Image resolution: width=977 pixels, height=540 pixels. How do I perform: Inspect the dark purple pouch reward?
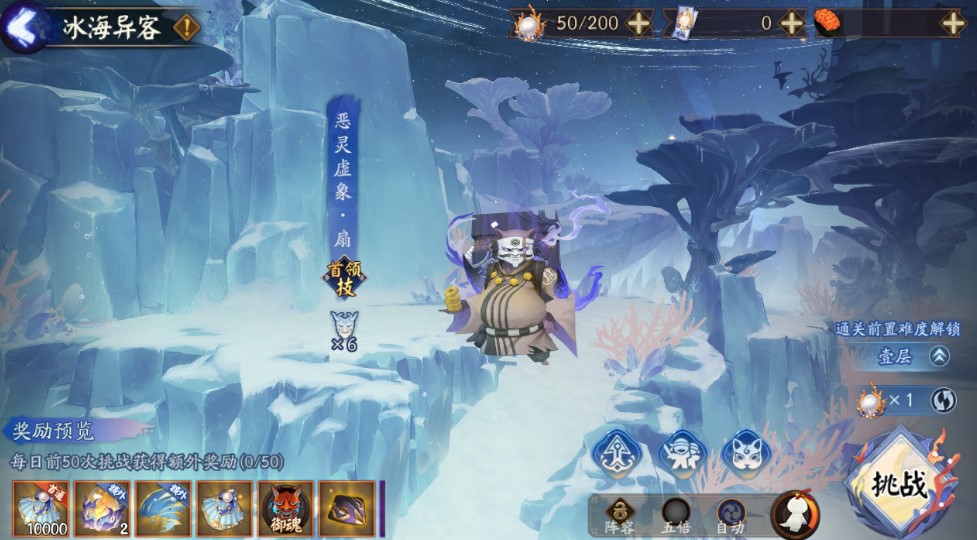pyautogui.click(x=347, y=508)
